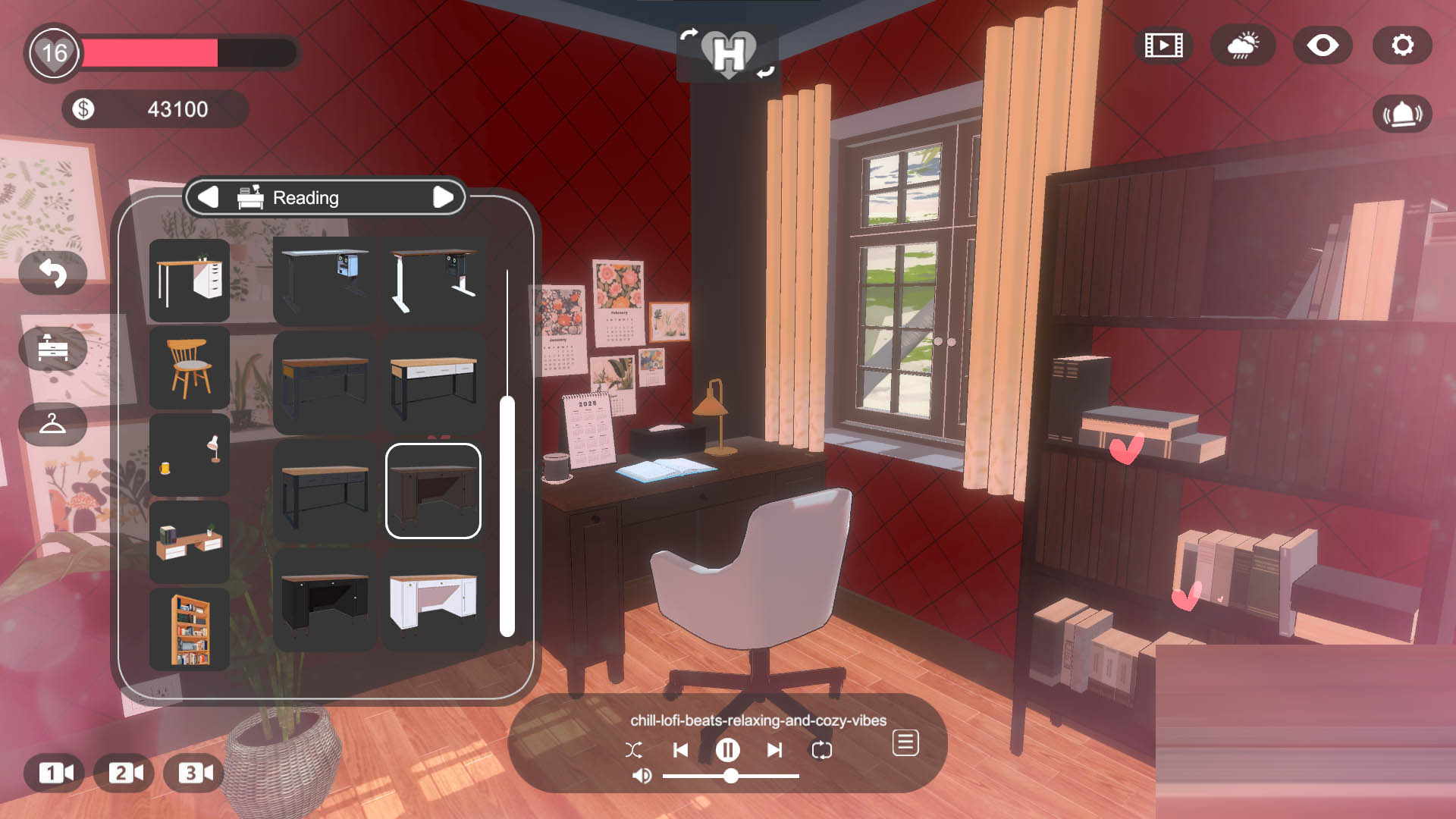Switch to camera 1
The image size is (1456, 819).
pos(55,773)
